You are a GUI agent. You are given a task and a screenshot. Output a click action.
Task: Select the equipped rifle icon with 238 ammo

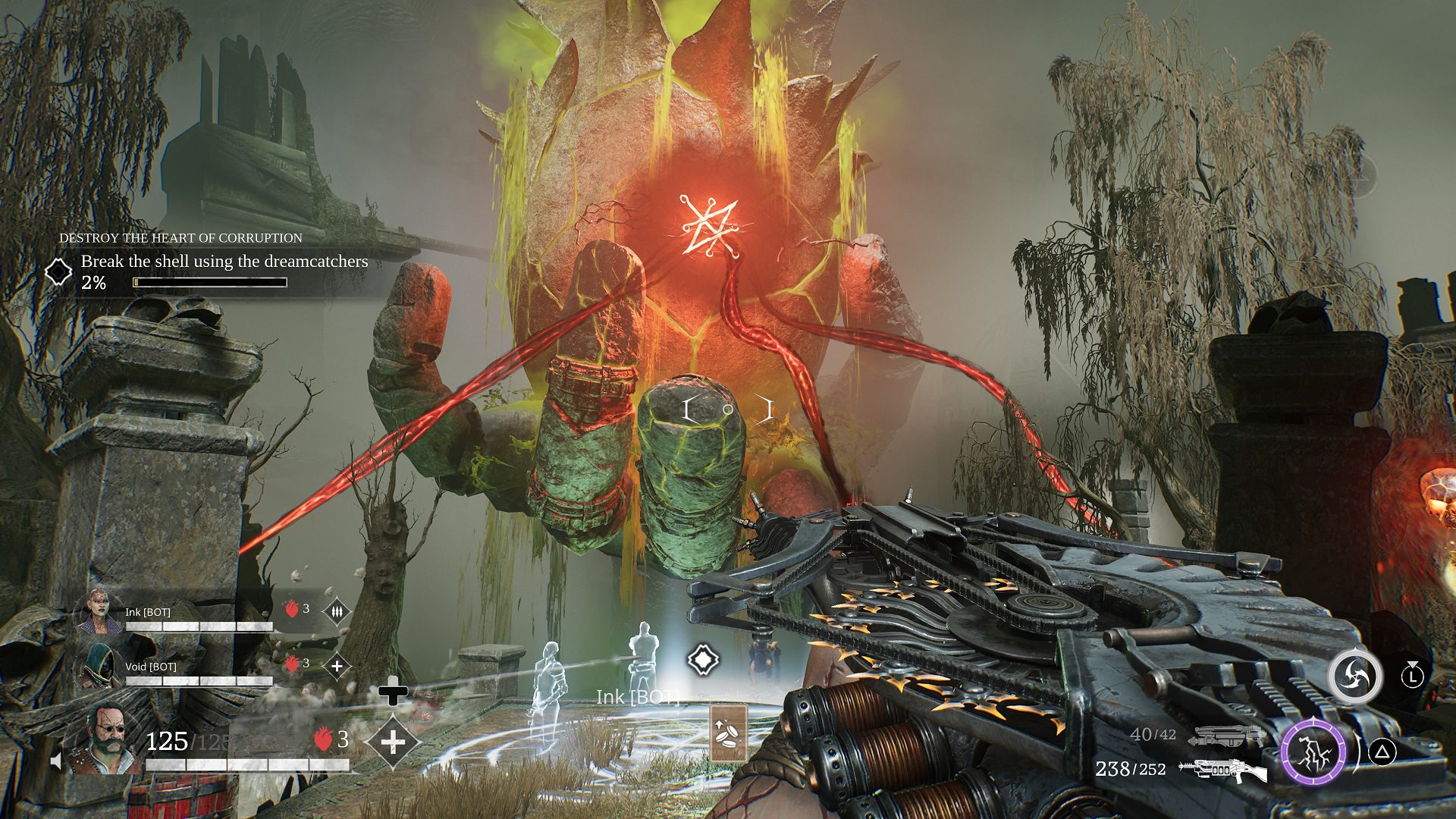(1222, 770)
